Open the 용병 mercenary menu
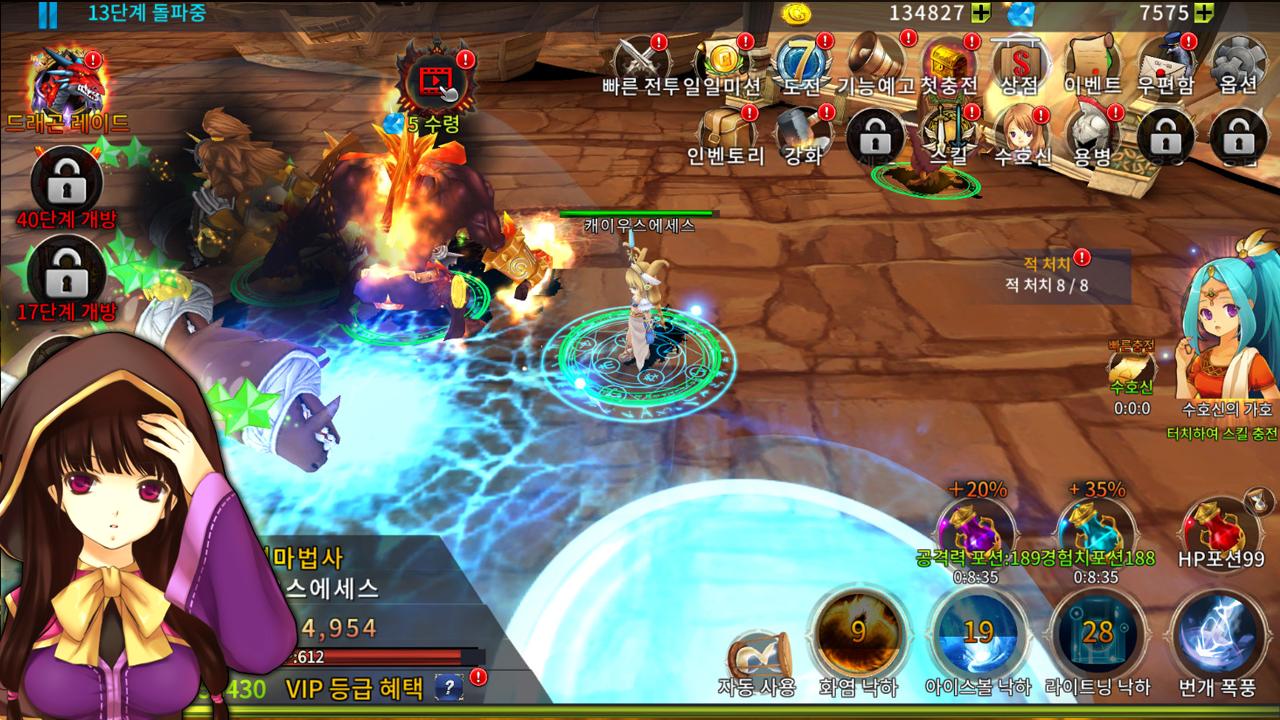Screen dimensions: 1280x720 tap(1091, 135)
